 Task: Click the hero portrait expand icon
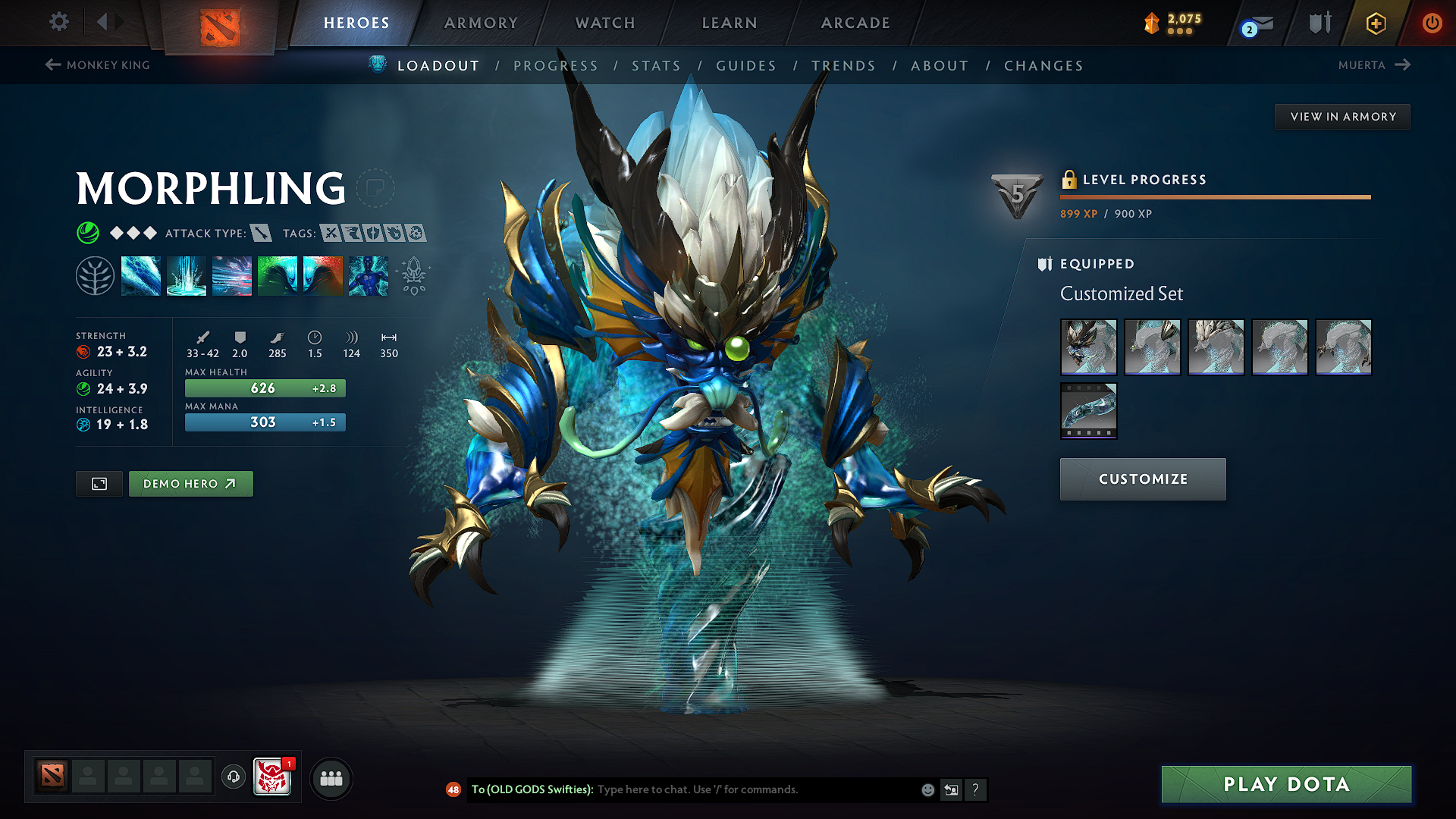pyautogui.click(x=98, y=483)
